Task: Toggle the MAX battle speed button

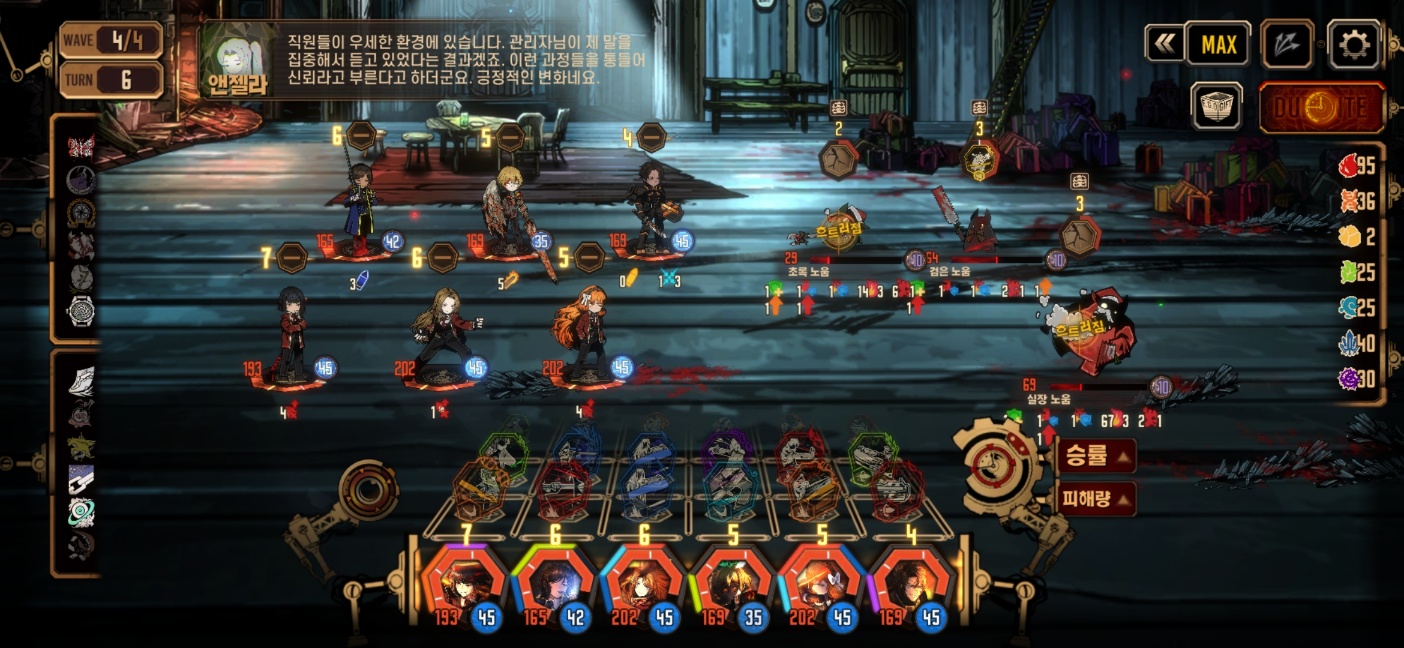Action: tap(1218, 44)
